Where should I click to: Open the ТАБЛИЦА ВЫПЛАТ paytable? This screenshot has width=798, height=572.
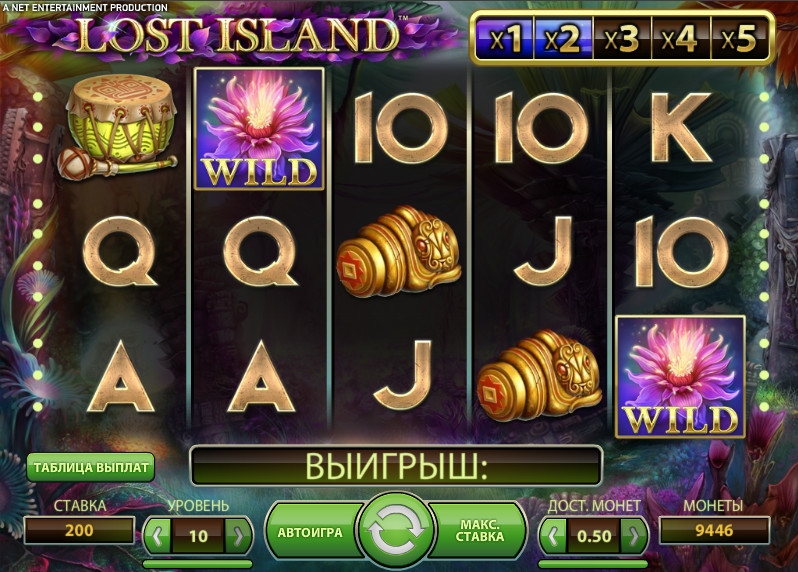point(91,467)
